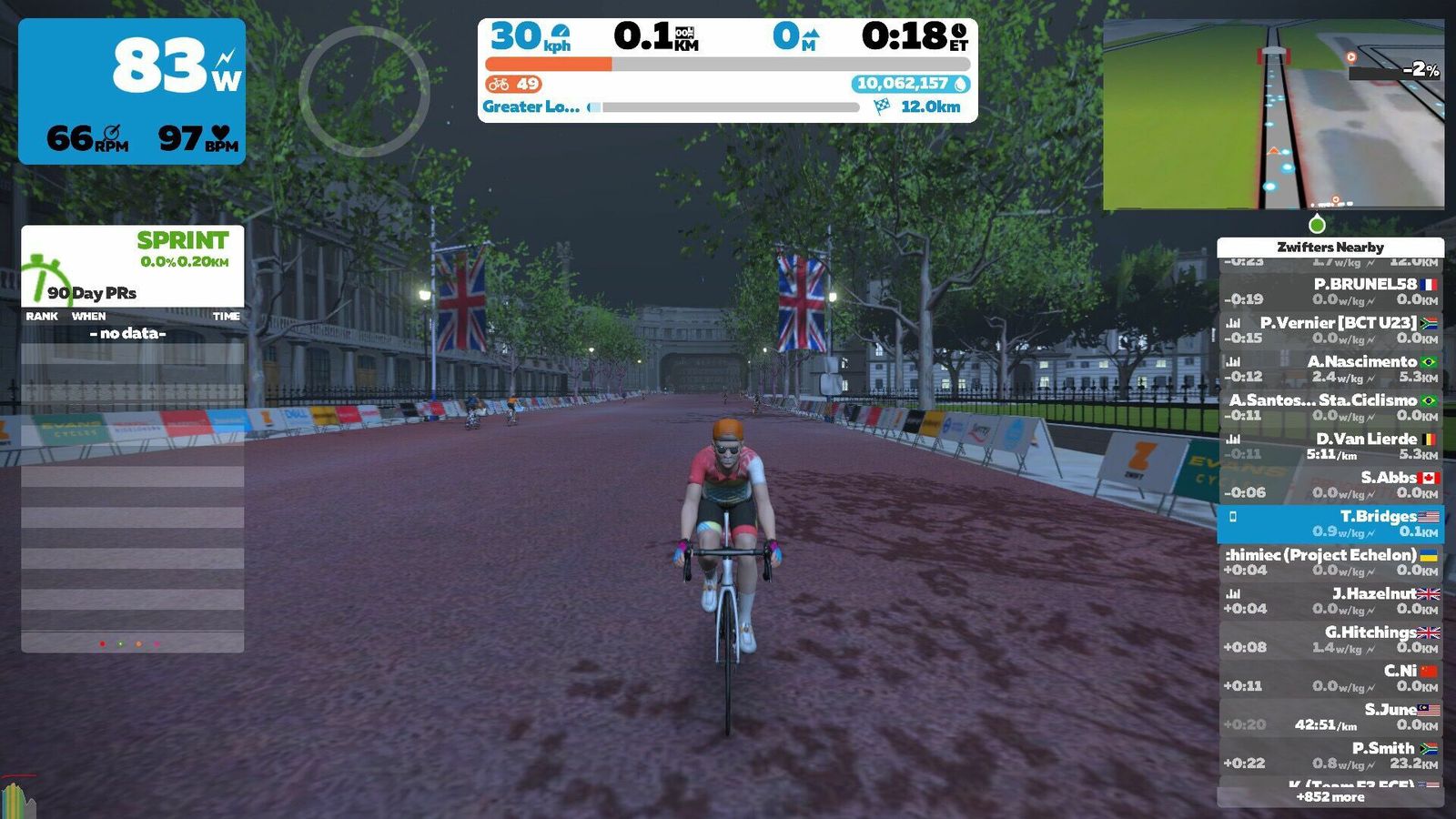Select the Project Echelon rider row
This screenshot has width=1456, height=819.
click(1330, 561)
